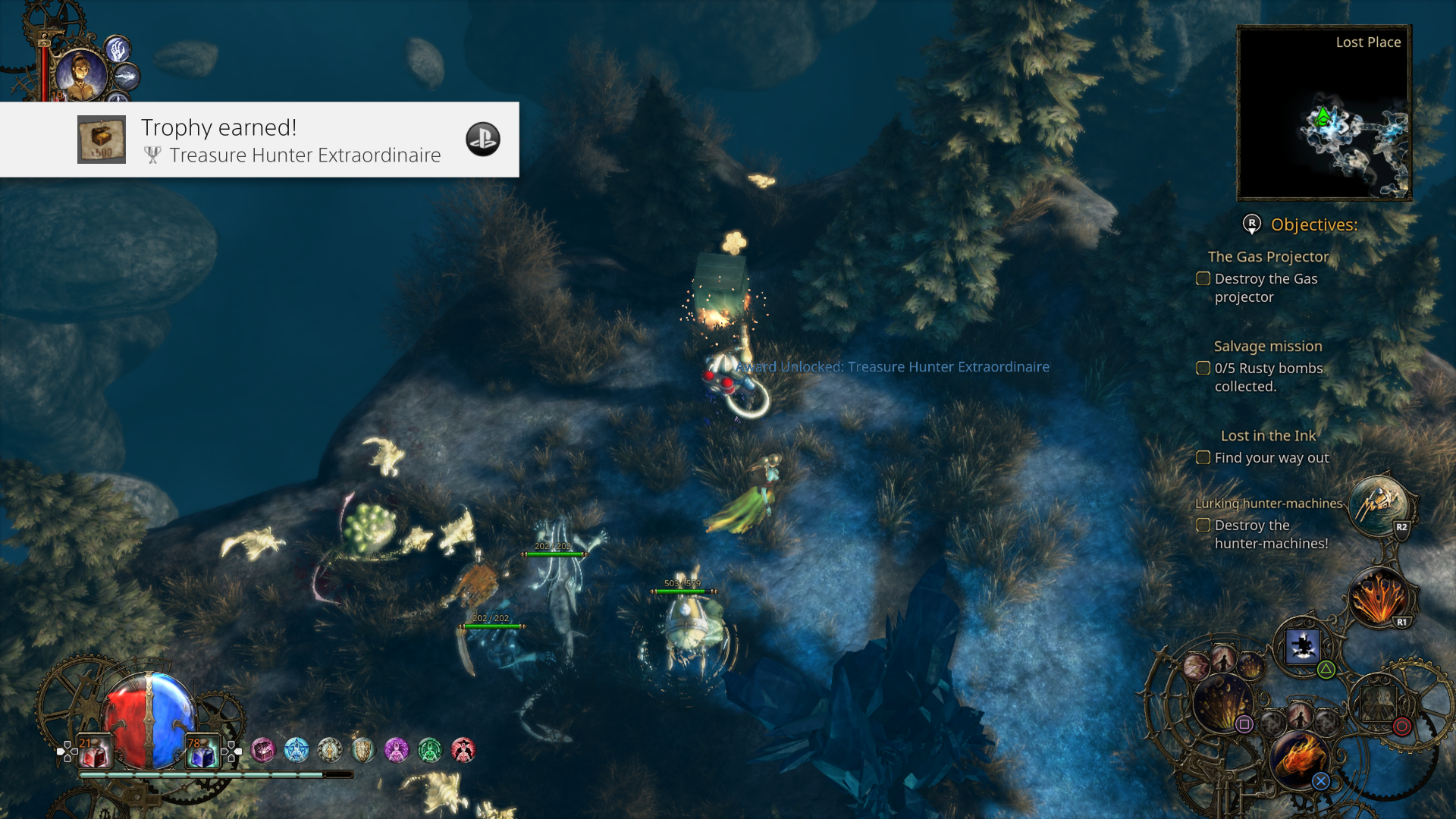Click the golden shield buff icon
Viewport: 1456px width, 819px height.
click(x=362, y=750)
